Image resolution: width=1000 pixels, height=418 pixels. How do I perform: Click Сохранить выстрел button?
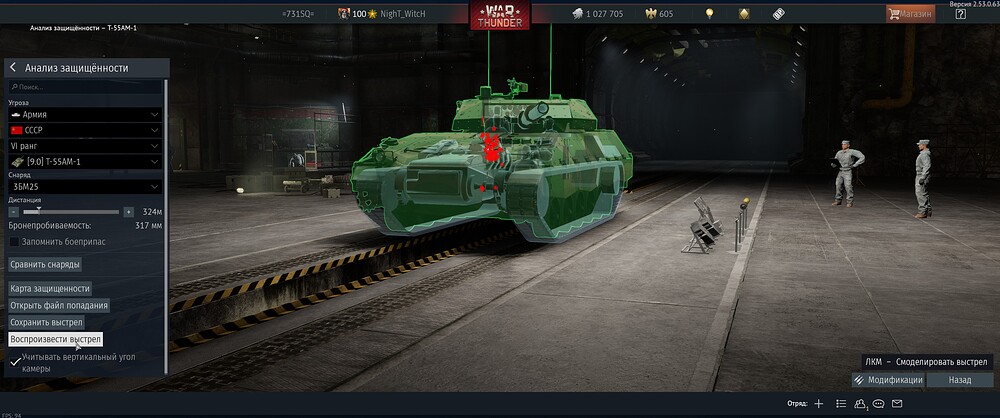tap(46, 322)
